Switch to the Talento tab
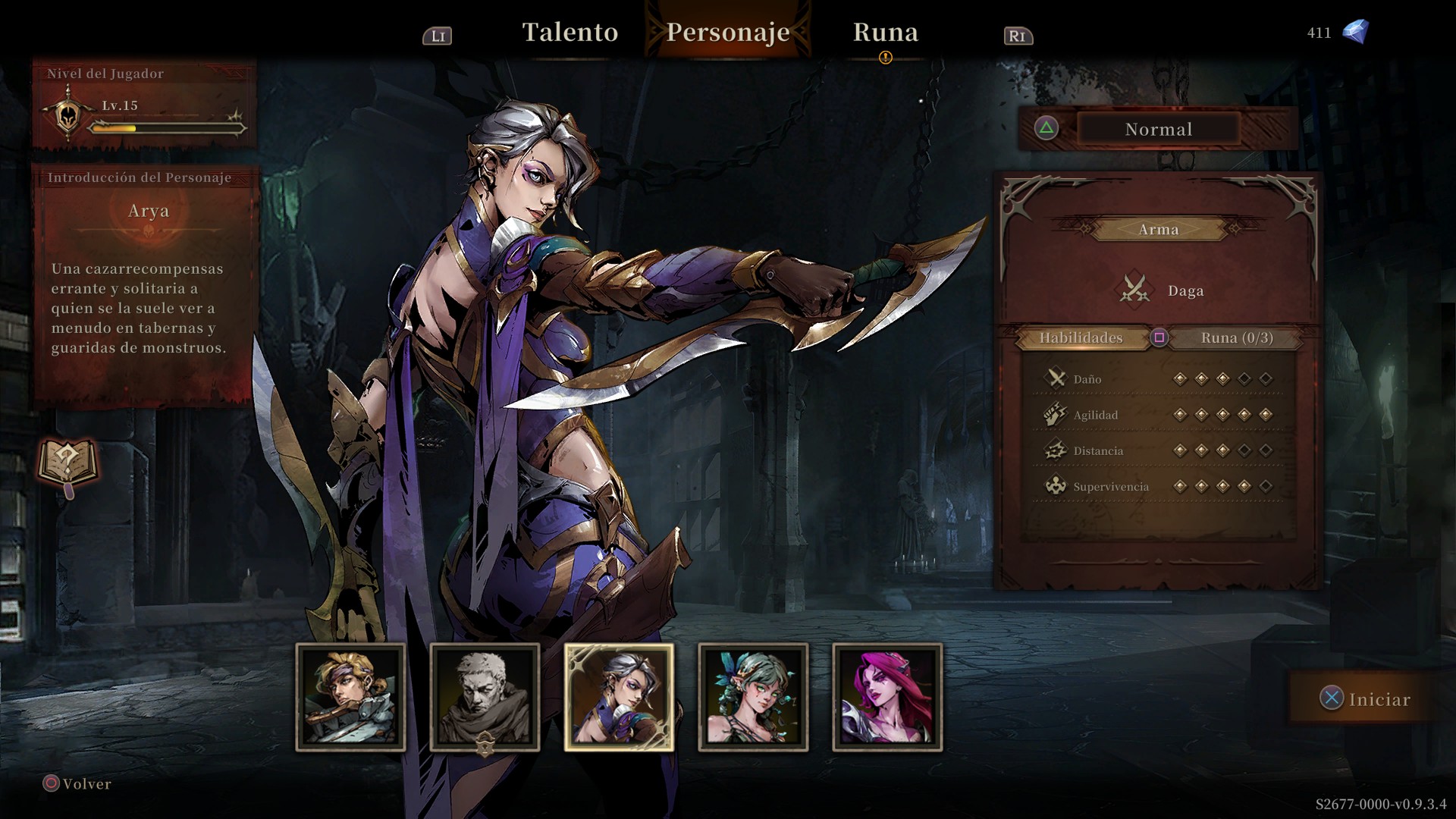Image resolution: width=1456 pixels, height=819 pixels. tap(570, 33)
